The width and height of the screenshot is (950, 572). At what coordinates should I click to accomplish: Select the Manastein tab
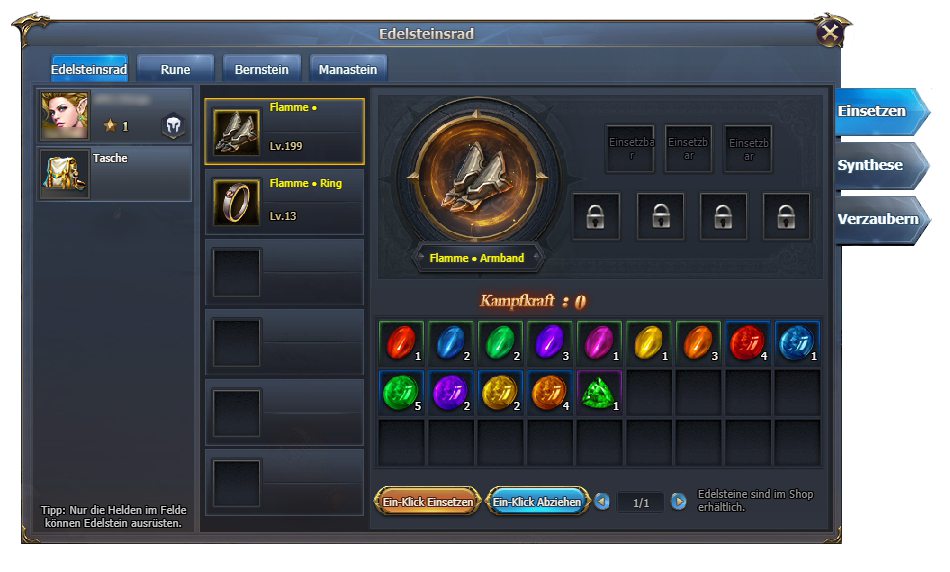[x=348, y=69]
